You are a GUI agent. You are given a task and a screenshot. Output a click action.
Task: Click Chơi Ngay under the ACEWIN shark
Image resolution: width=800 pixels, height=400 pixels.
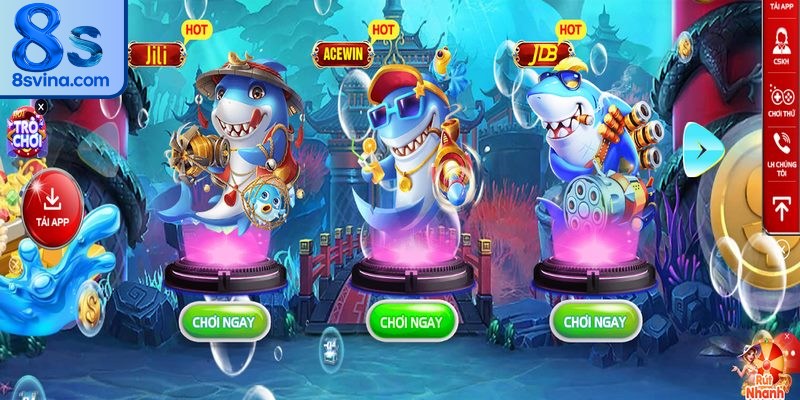click(412, 321)
